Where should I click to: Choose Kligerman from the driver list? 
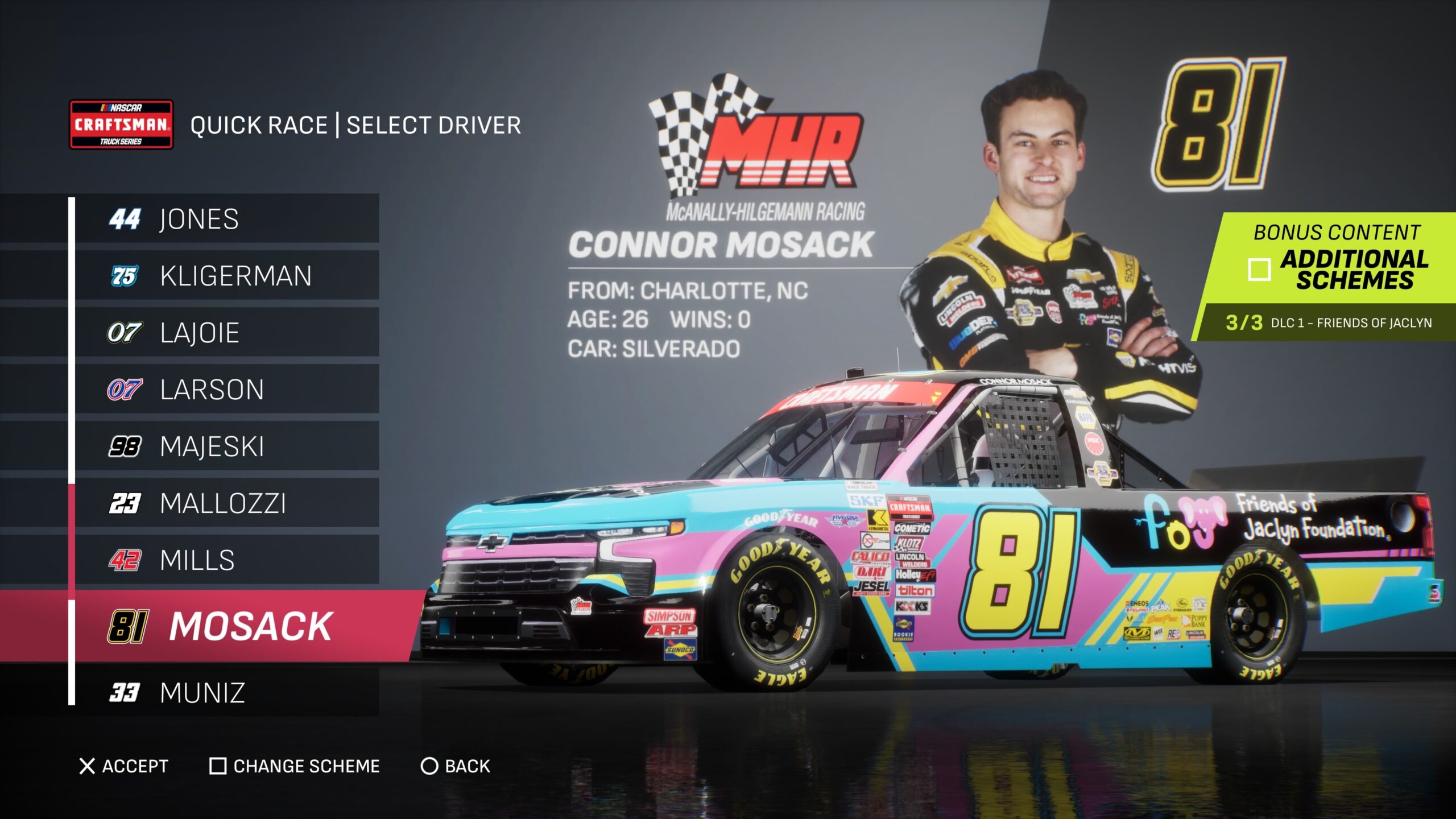[x=226, y=276]
